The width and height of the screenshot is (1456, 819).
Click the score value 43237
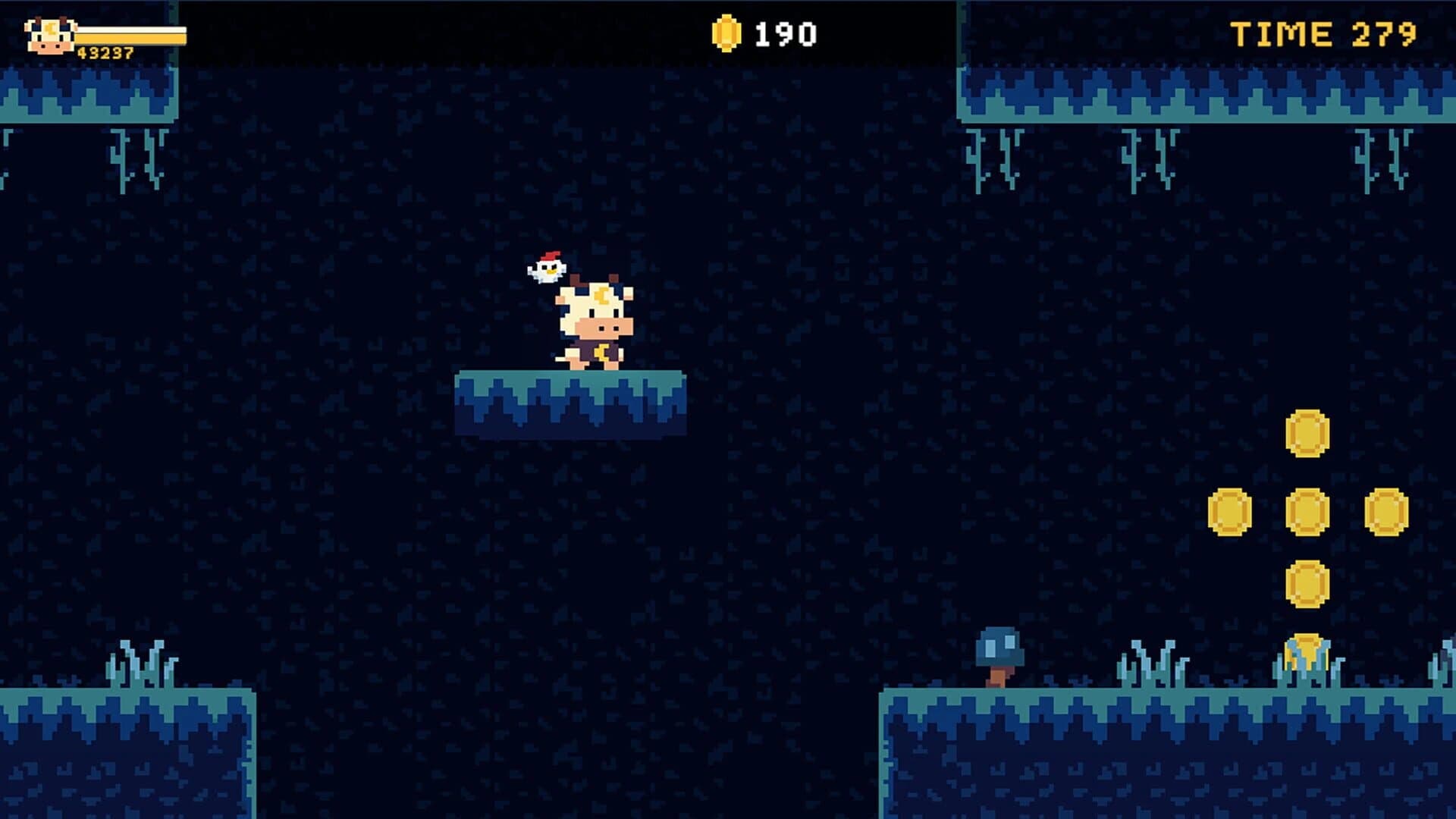(106, 52)
